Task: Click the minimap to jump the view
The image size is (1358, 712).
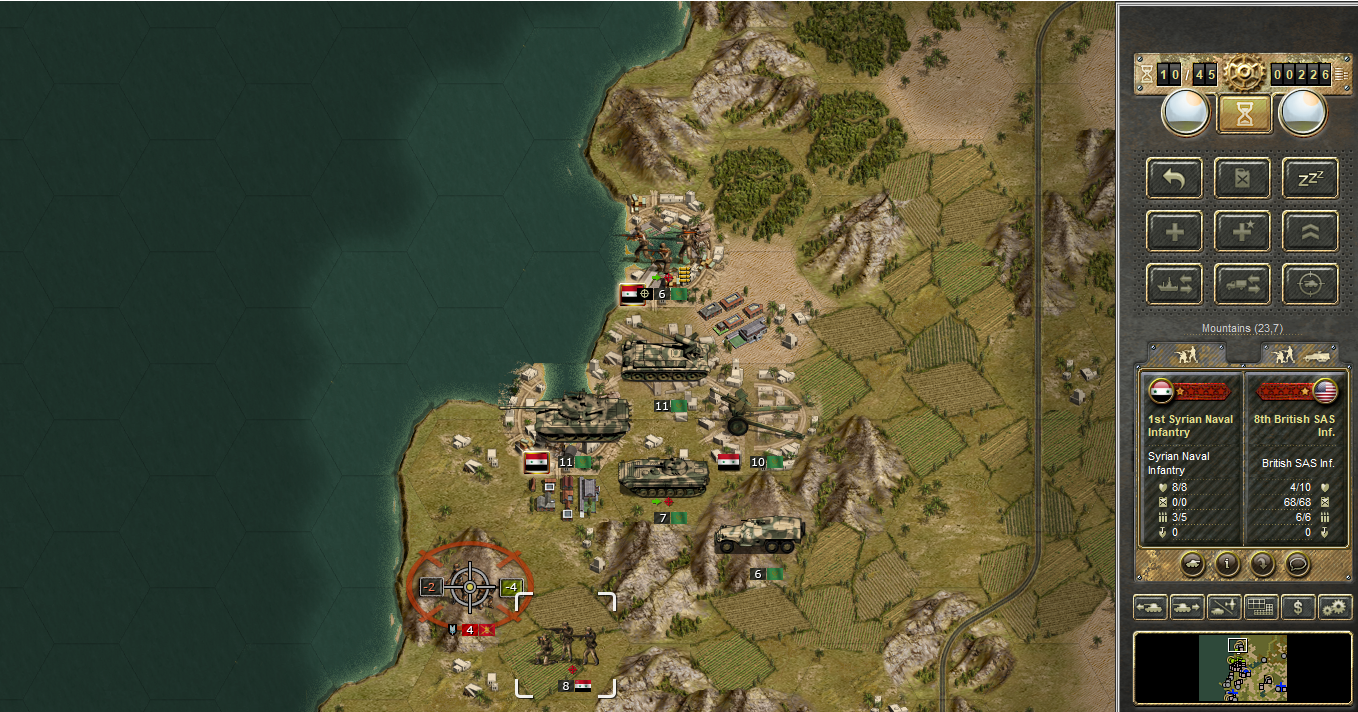Action: pos(1242,667)
